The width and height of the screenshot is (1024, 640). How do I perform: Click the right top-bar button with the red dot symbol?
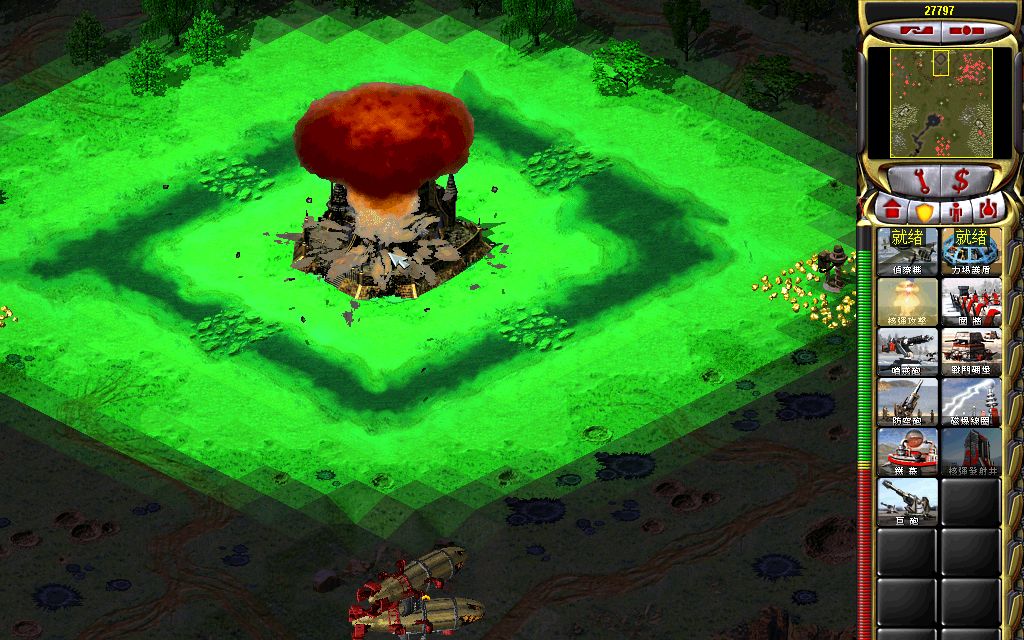(965, 30)
